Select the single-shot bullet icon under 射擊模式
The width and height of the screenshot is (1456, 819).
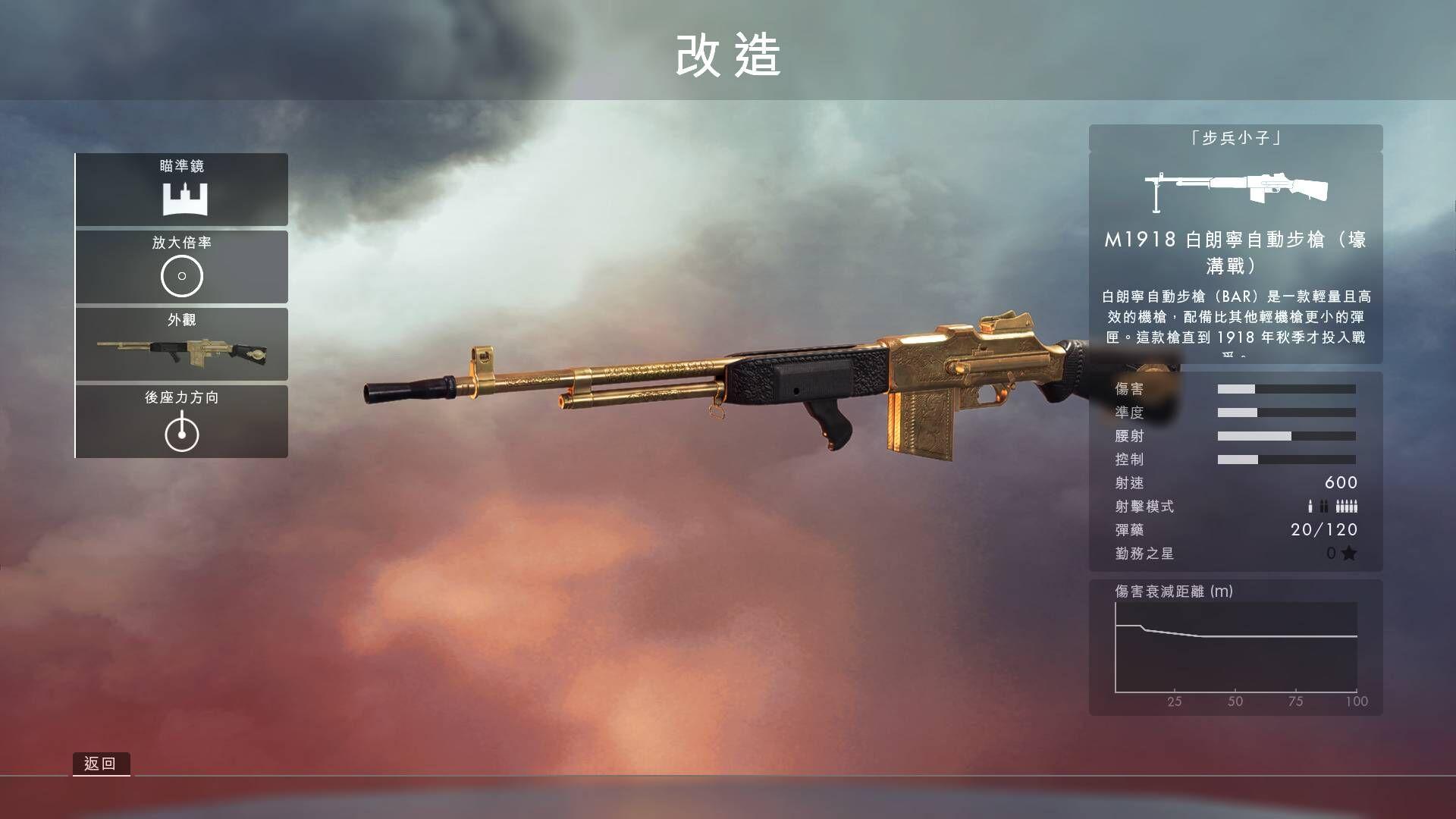pyautogui.click(x=1310, y=506)
